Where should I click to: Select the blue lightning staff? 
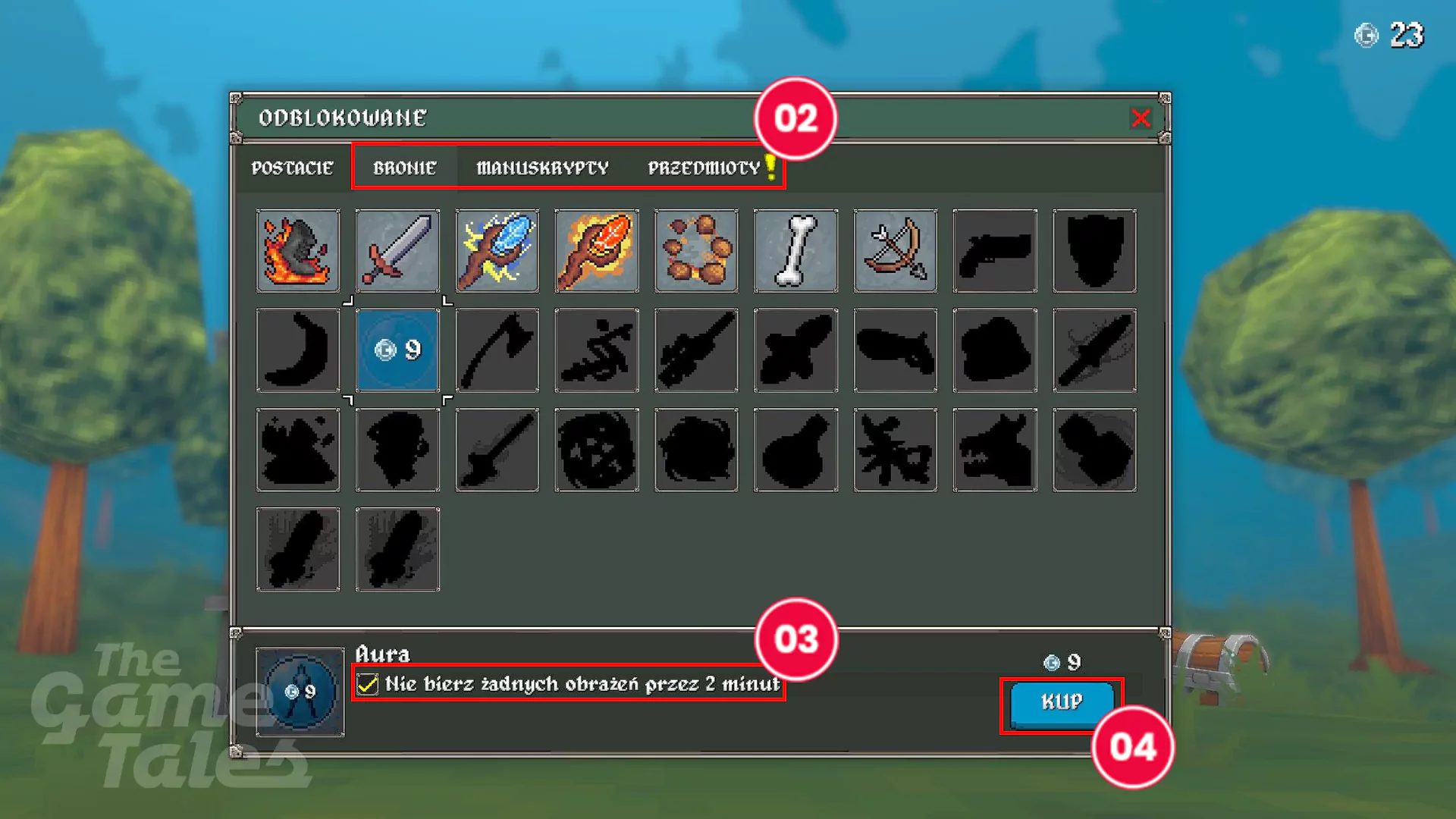click(497, 251)
